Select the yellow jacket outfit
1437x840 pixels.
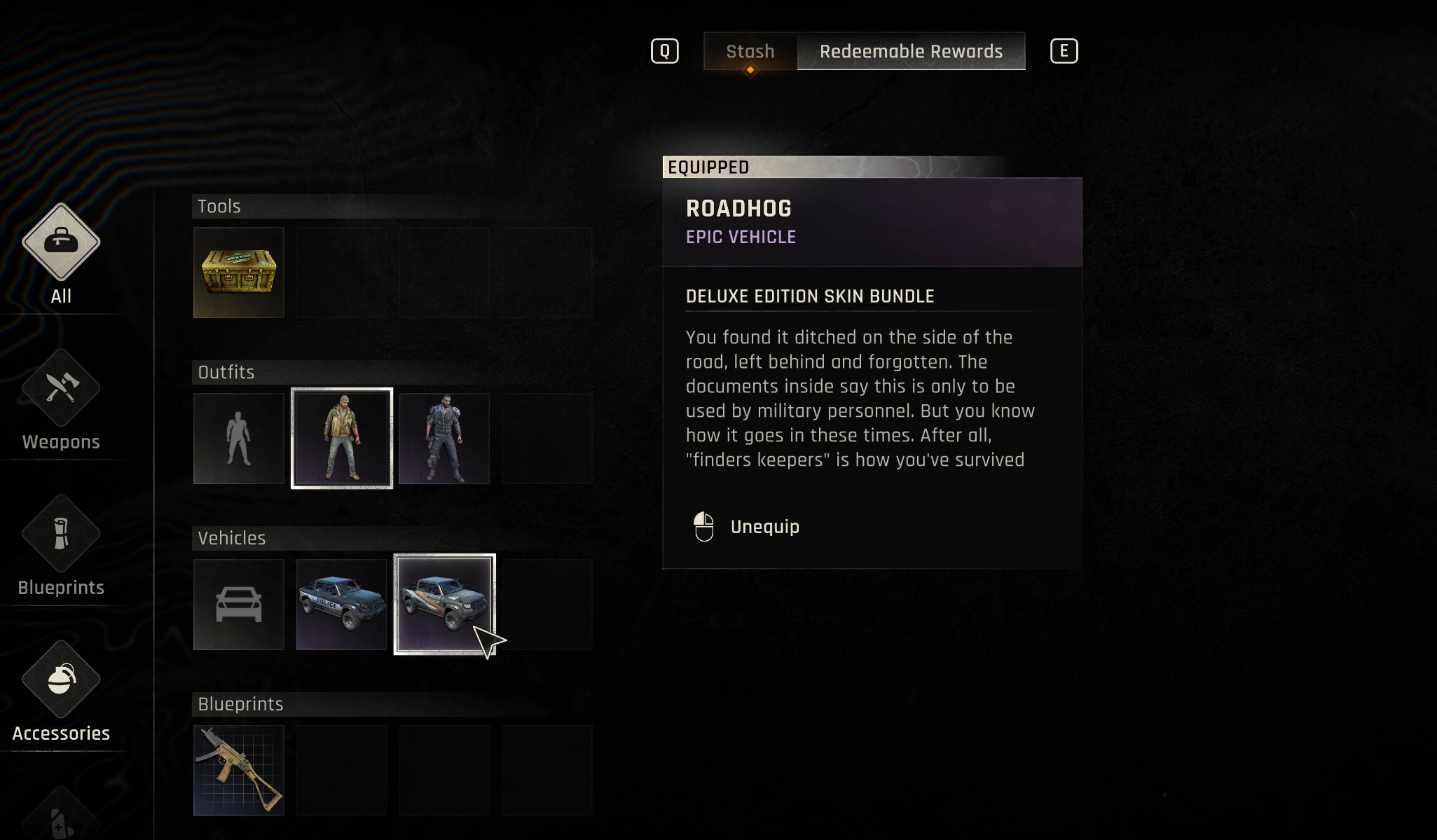(342, 439)
